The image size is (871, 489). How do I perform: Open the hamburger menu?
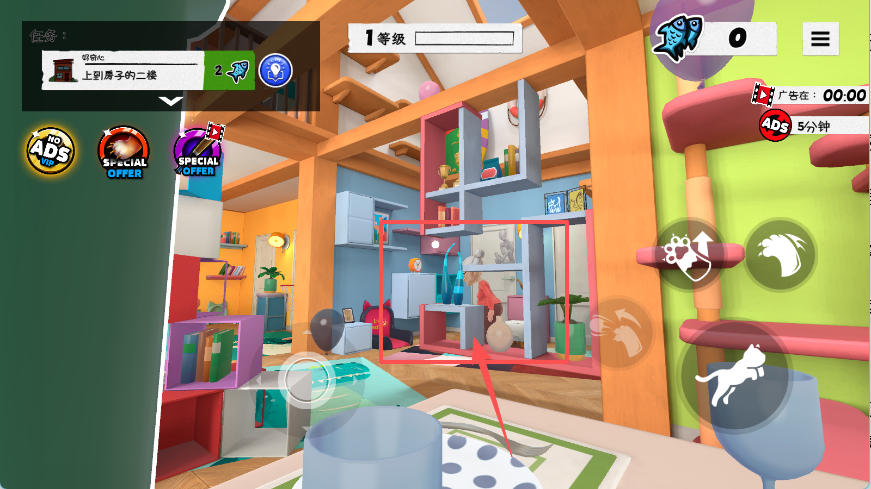click(820, 39)
